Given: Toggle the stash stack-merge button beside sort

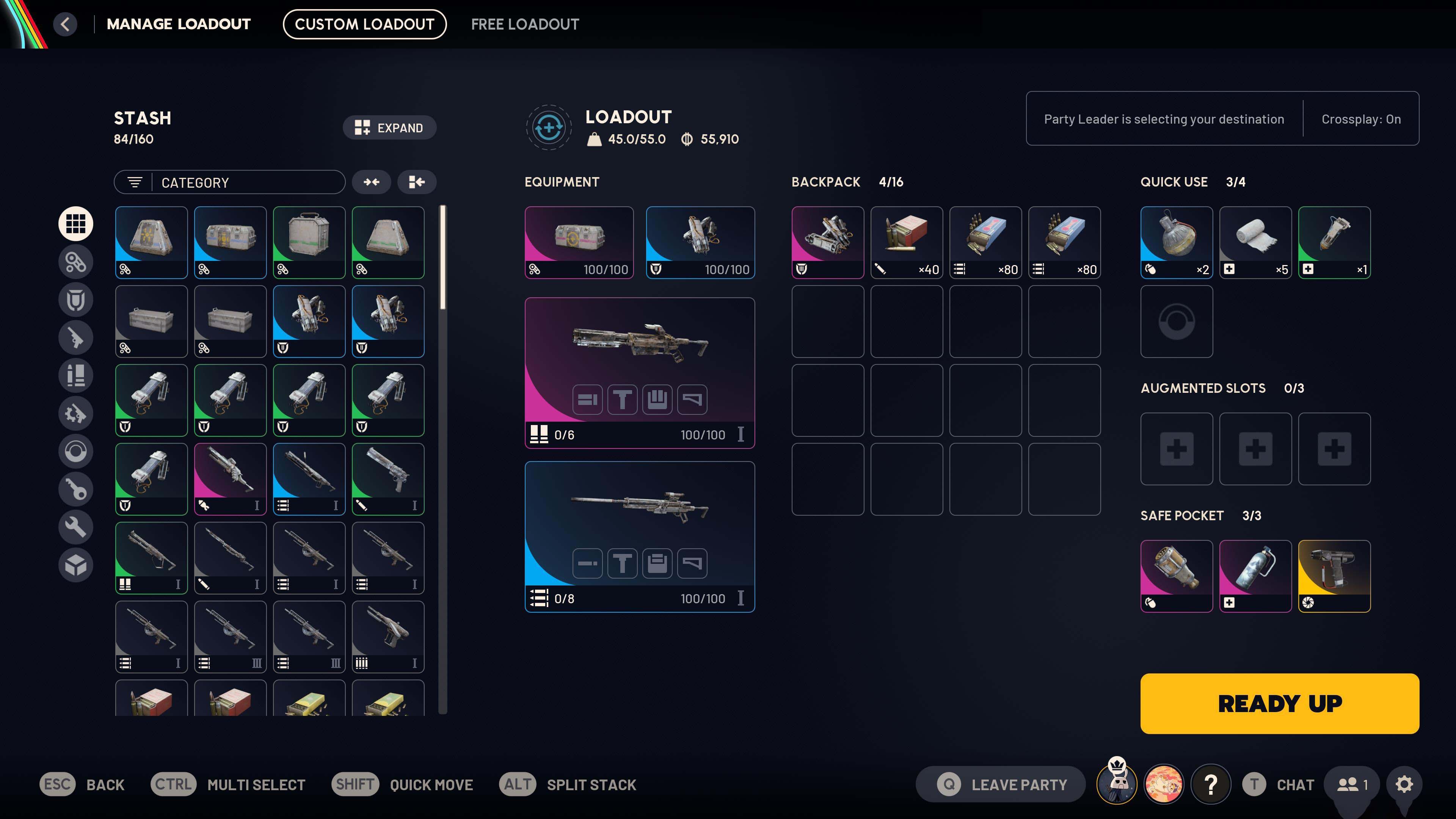Looking at the screenshot, I should point(417,182).
